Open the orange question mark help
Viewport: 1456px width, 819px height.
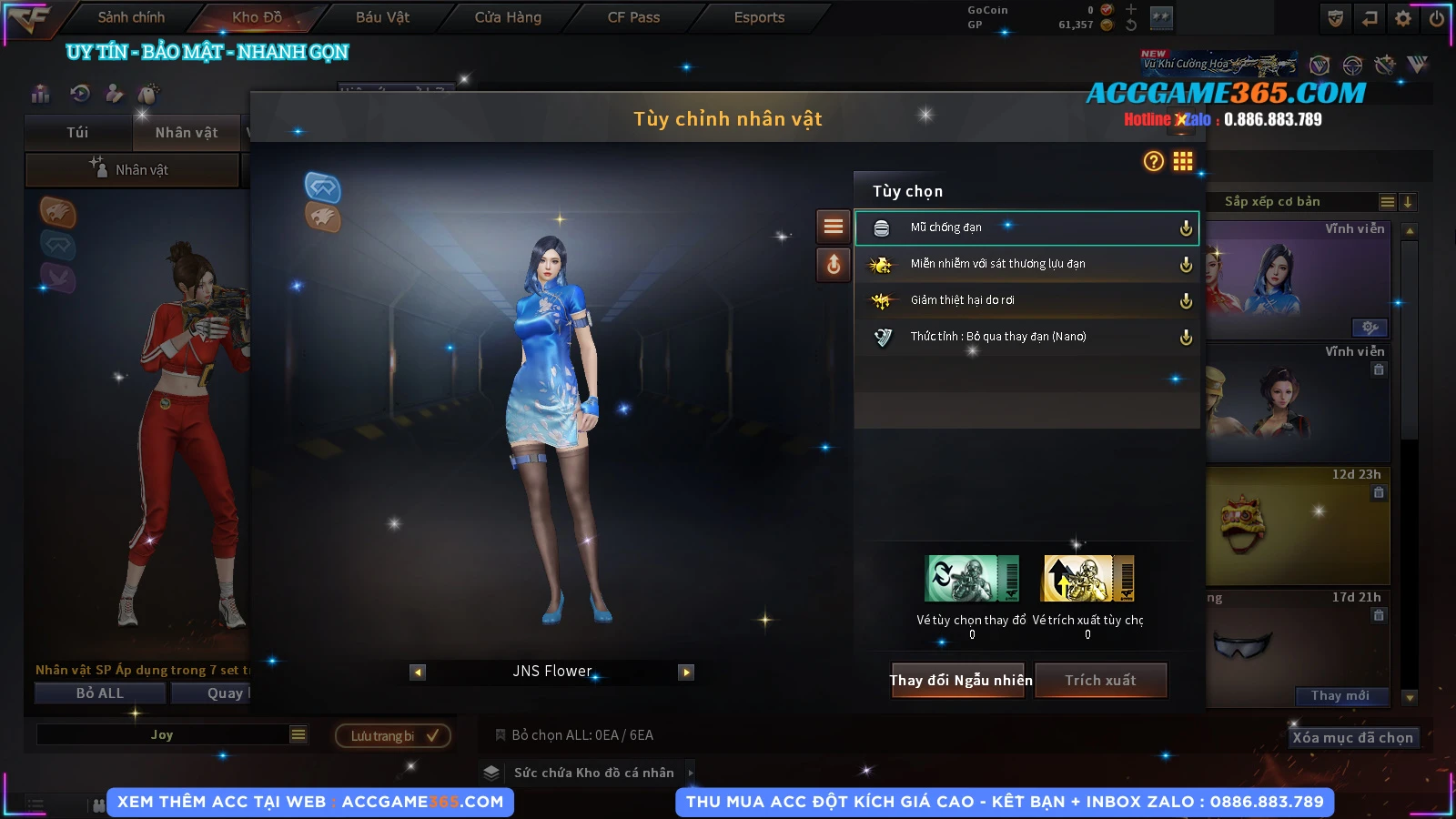(1153, 161)
